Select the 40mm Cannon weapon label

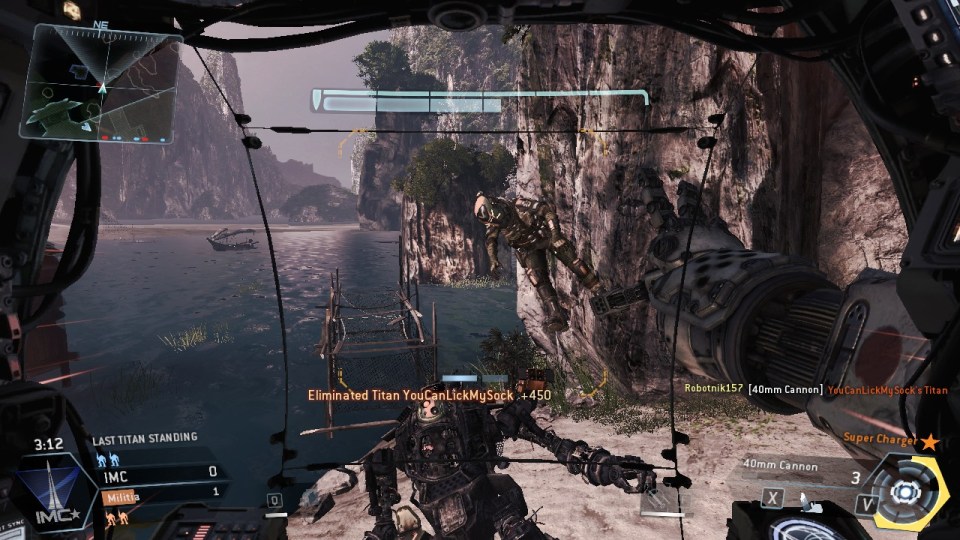point(781,466)
